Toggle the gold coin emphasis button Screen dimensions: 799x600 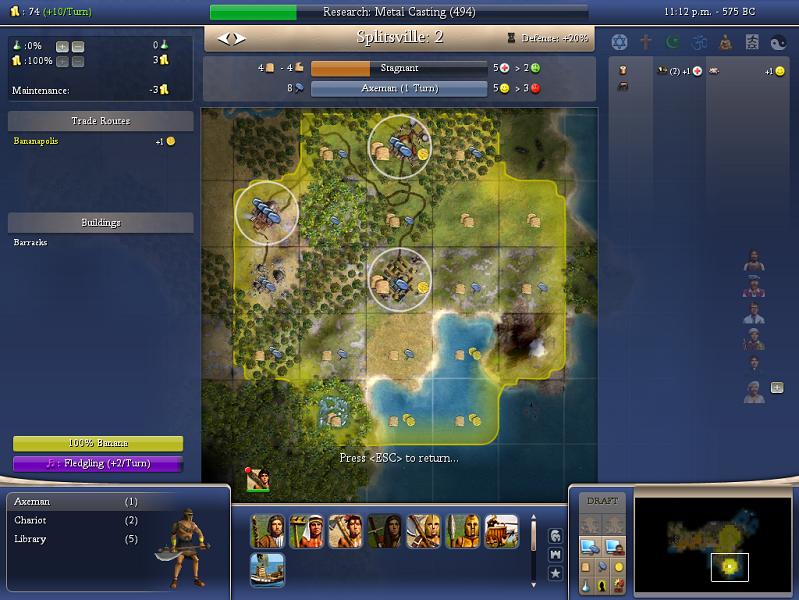(620, 567)
